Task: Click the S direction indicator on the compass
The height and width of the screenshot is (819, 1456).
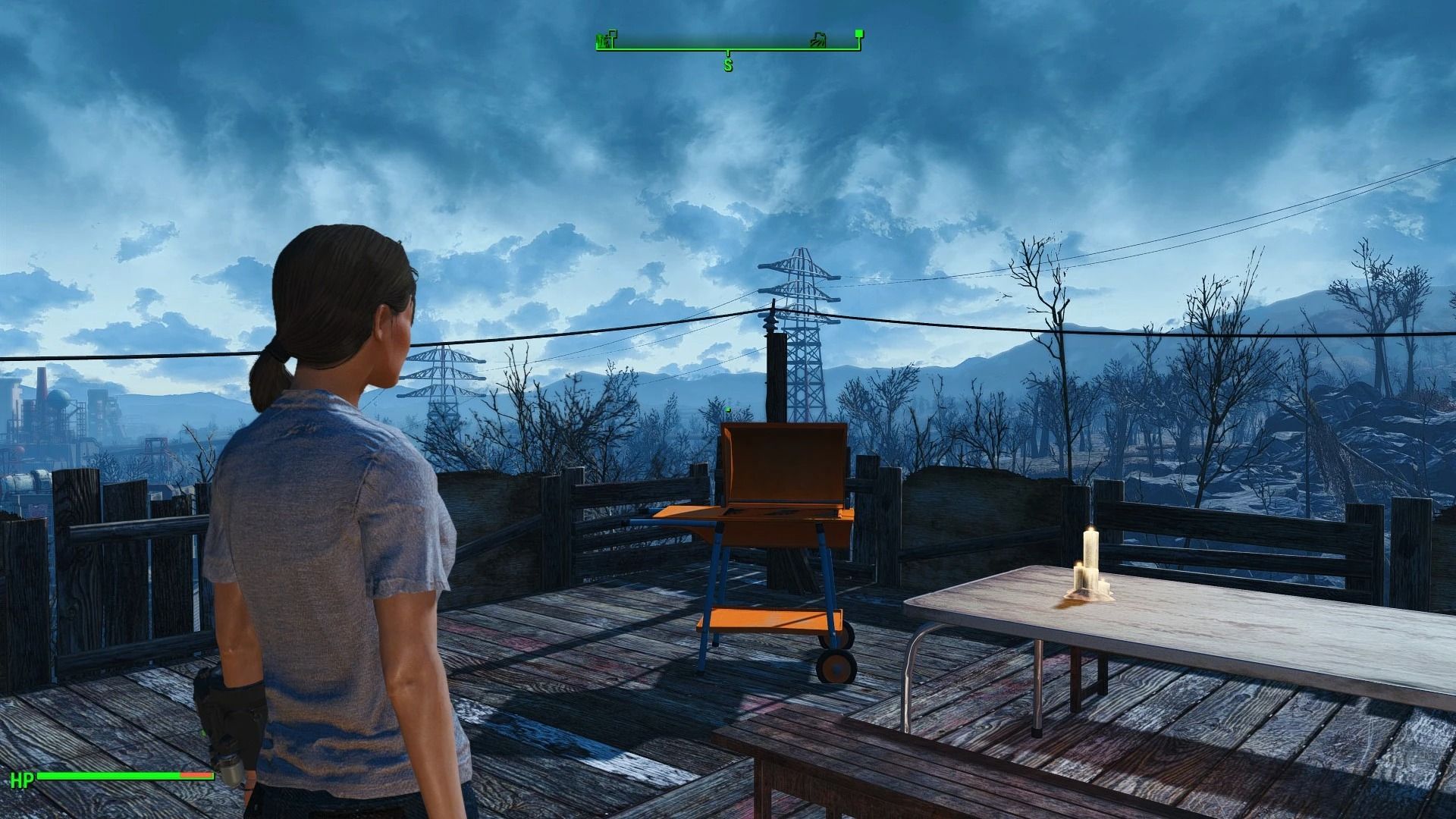Action: pyautogui.click(x=729, y=64)
